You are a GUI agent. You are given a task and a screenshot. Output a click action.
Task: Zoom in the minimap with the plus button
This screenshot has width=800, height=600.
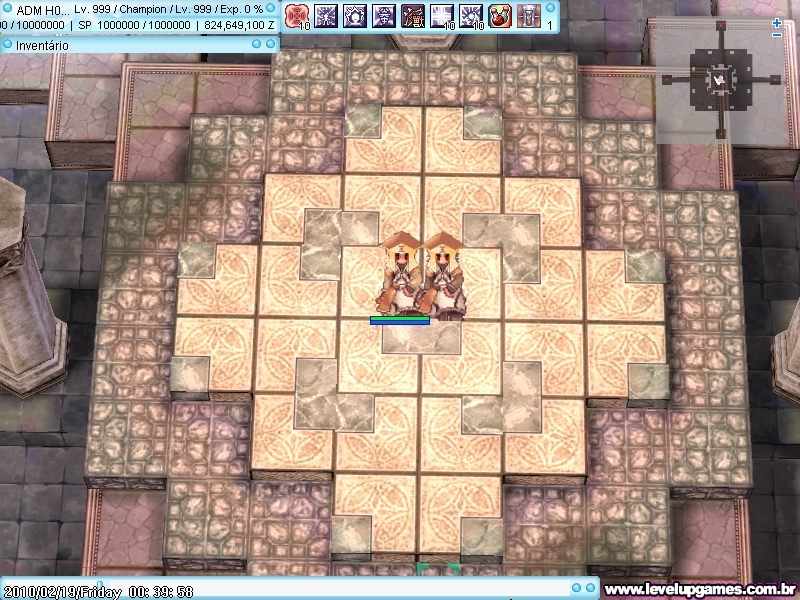click(x=777, y=21)
